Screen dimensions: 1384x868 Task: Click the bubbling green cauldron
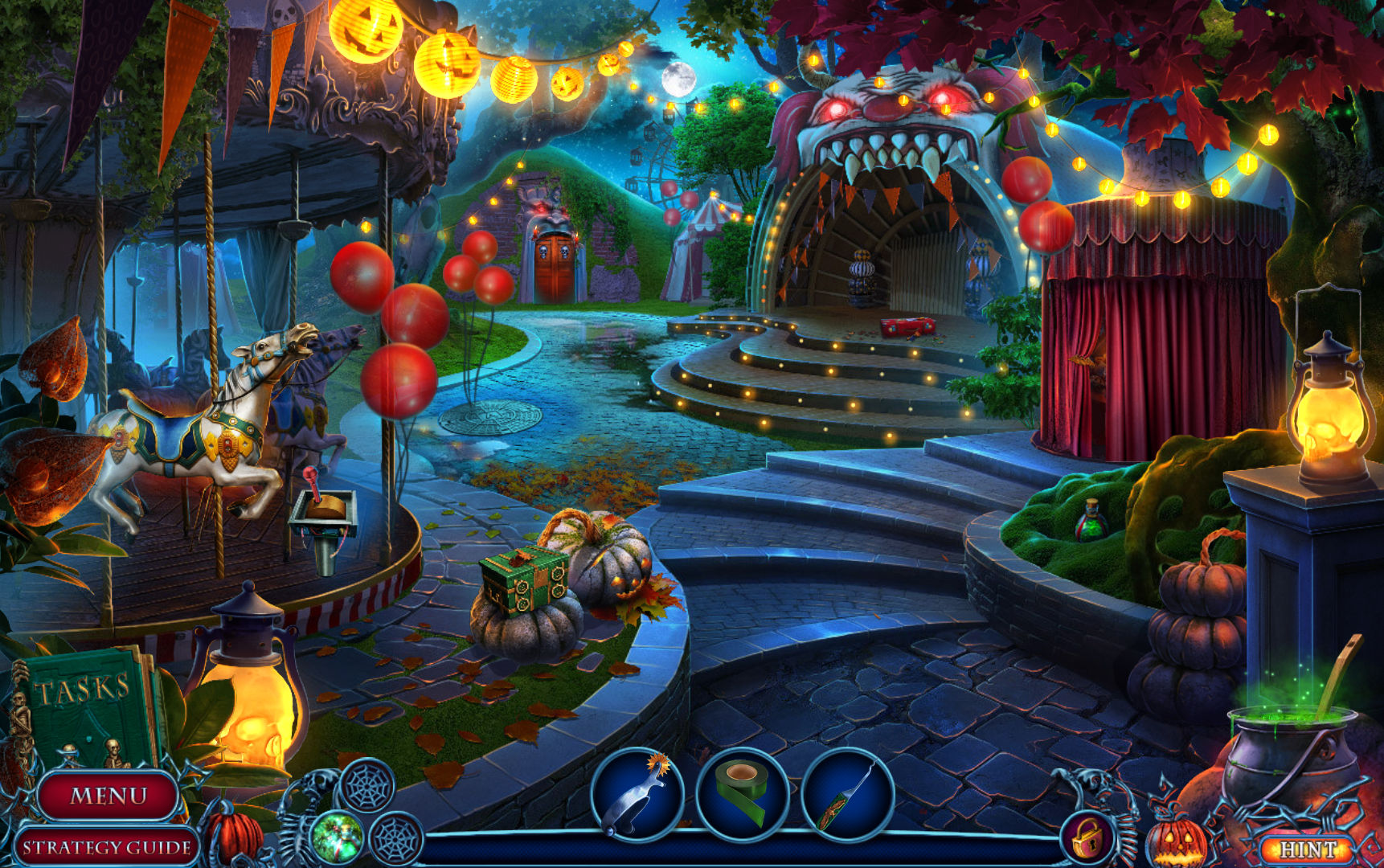(x=1292, y=739)
